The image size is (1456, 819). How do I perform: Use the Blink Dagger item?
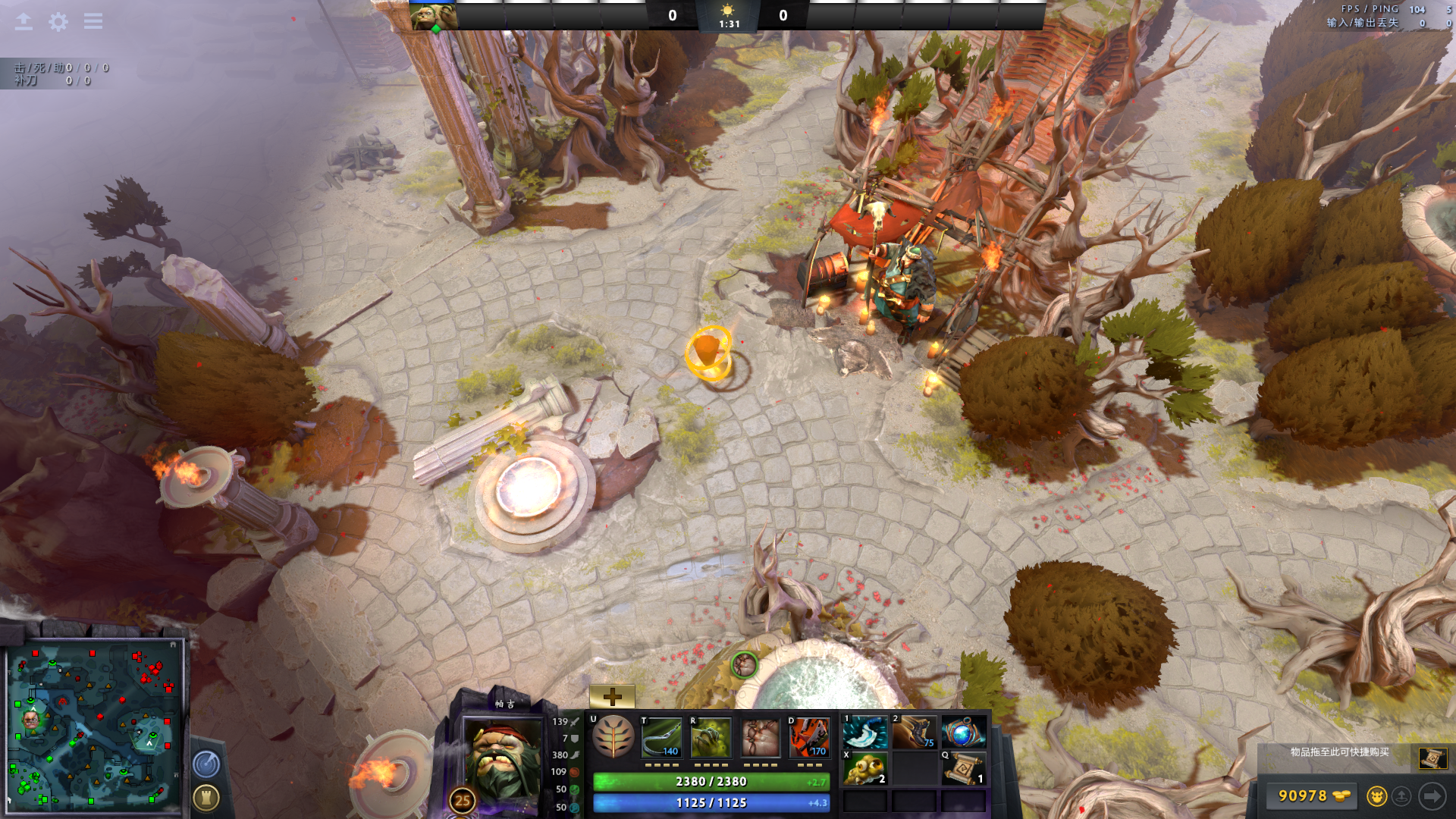(865, 733)
